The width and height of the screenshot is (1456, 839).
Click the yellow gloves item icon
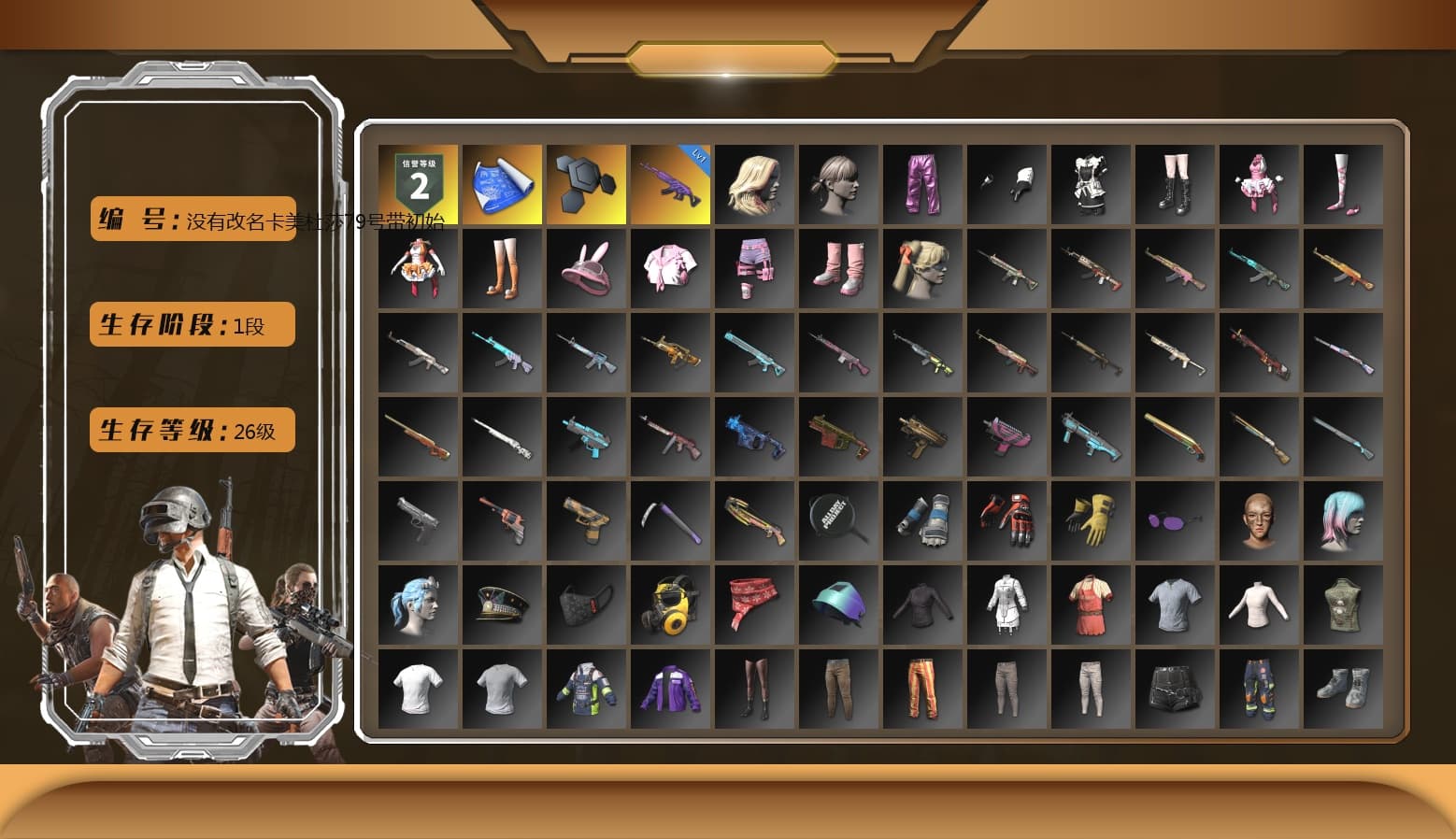(1090, 519)
